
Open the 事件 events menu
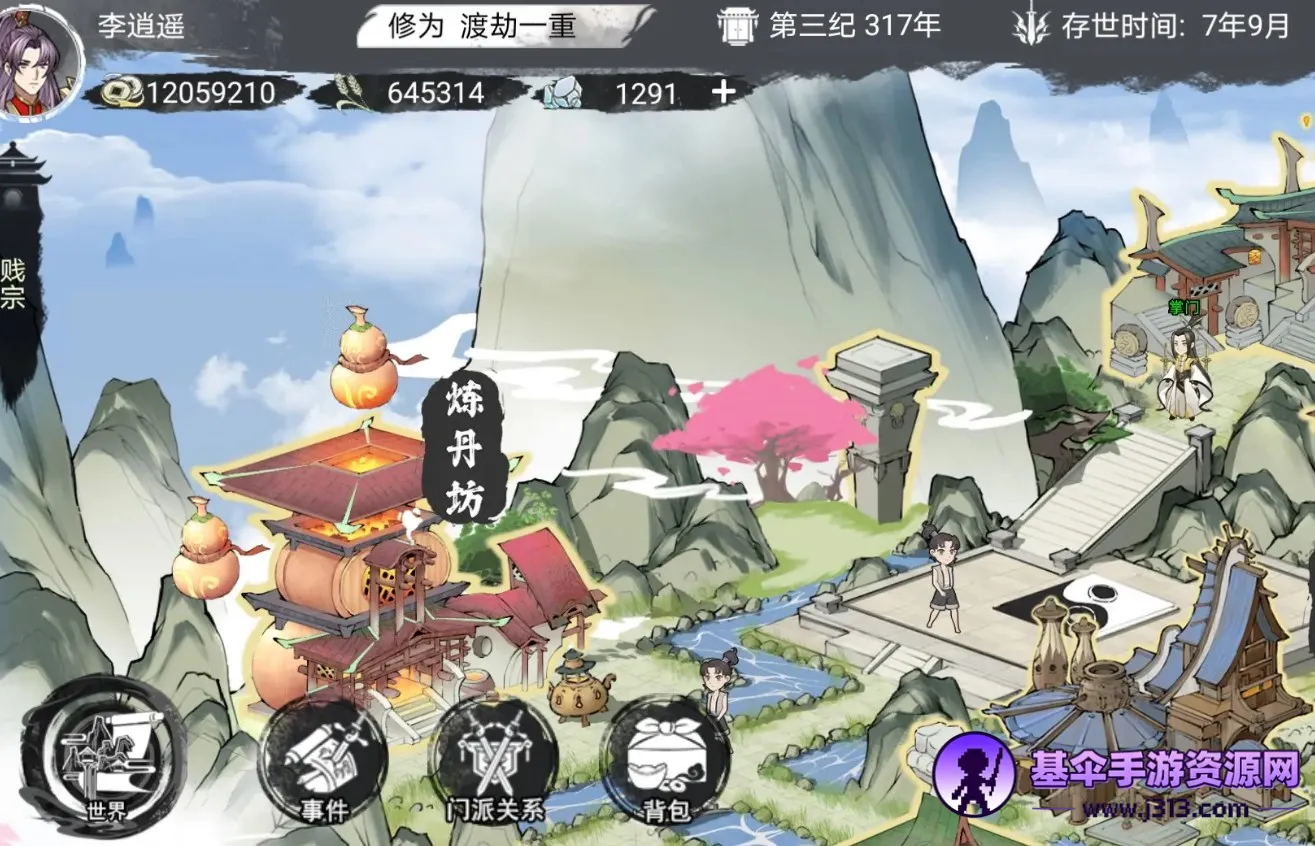322,762
